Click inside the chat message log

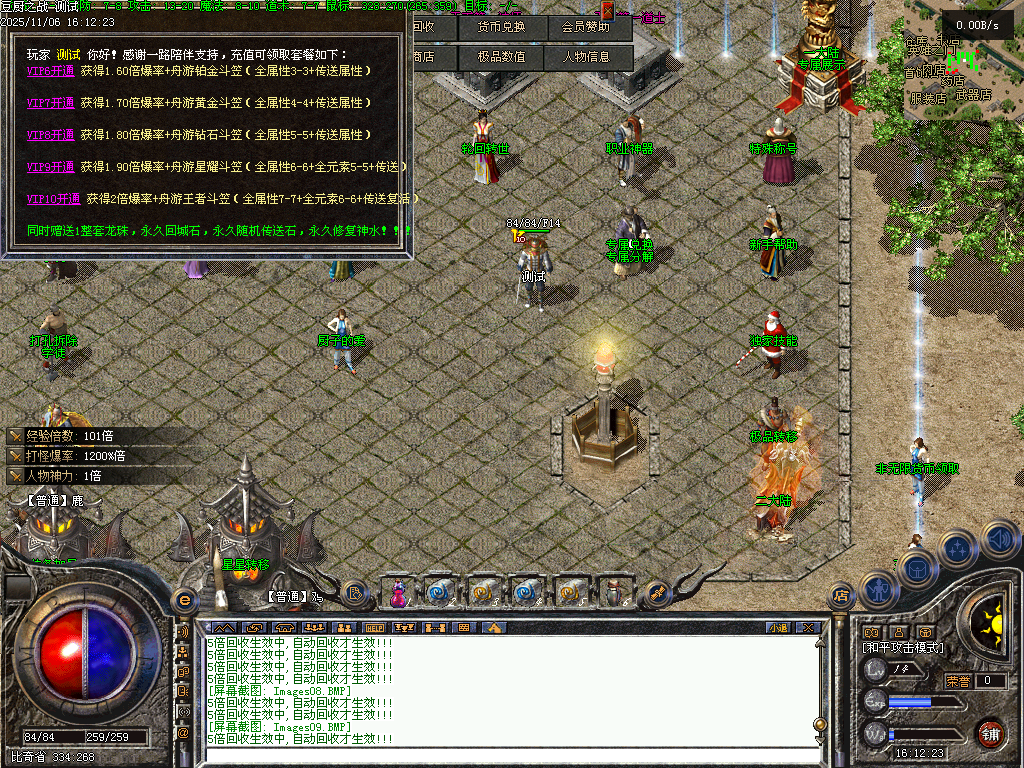(500, 690)
